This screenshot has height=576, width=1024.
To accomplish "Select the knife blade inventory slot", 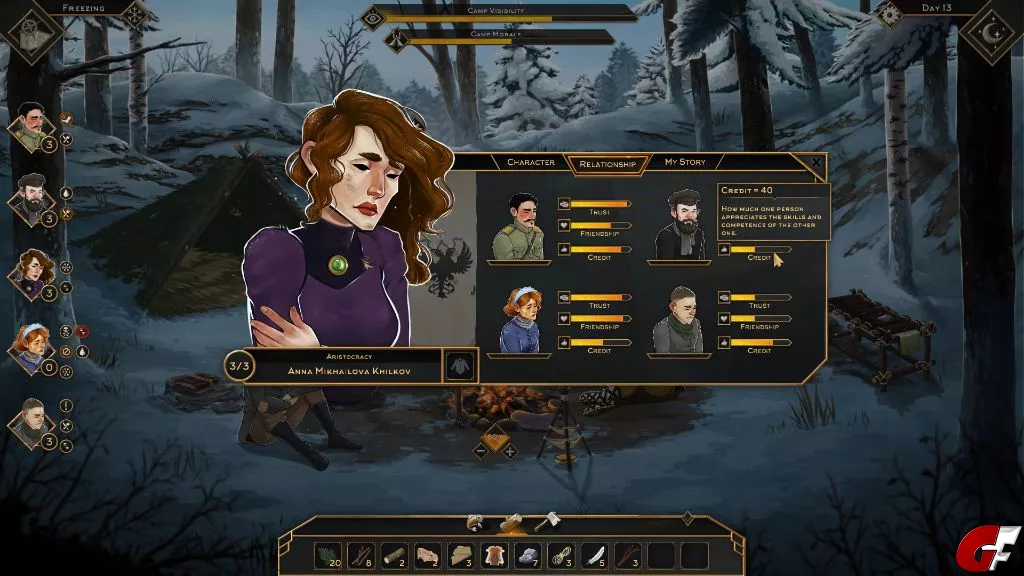I will pos(594,555).
